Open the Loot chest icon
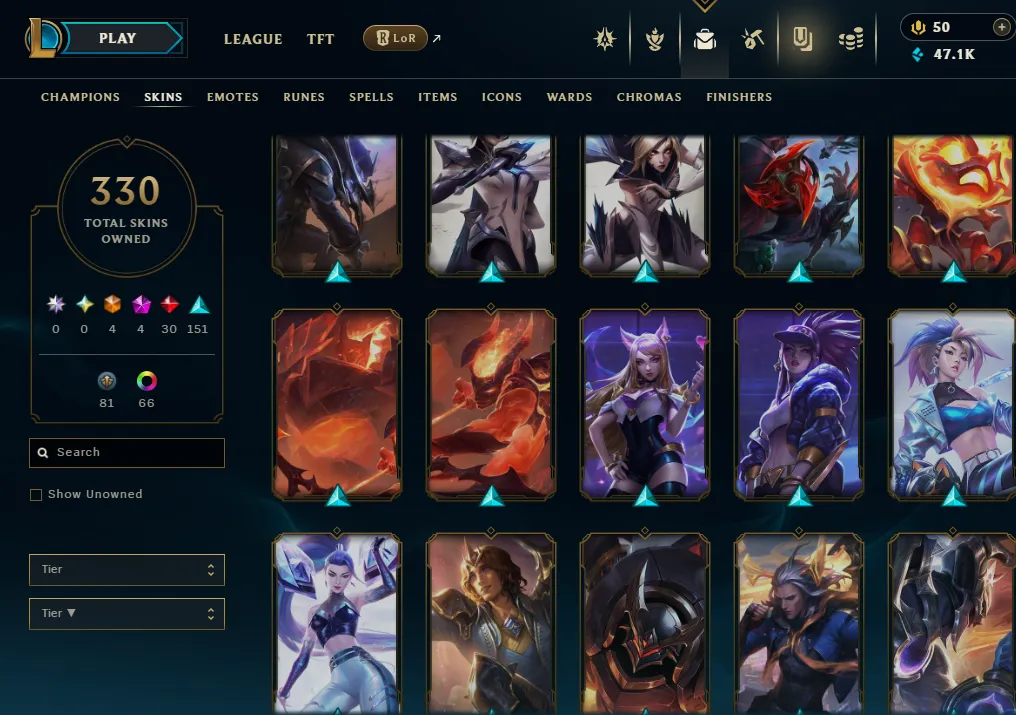1016x715 pixels. tap(752, 39)
